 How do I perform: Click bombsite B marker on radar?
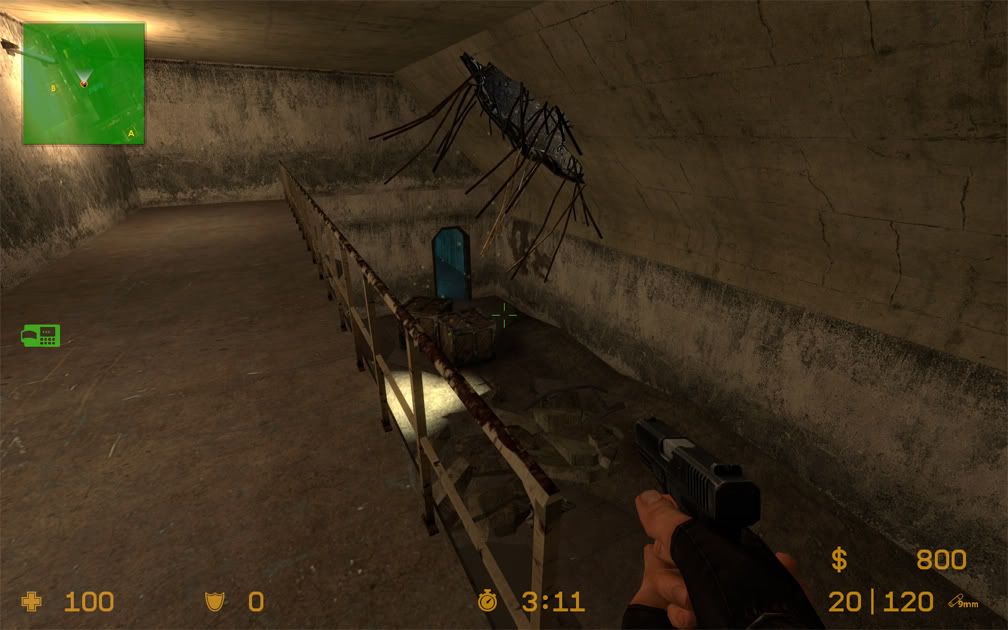54,88
